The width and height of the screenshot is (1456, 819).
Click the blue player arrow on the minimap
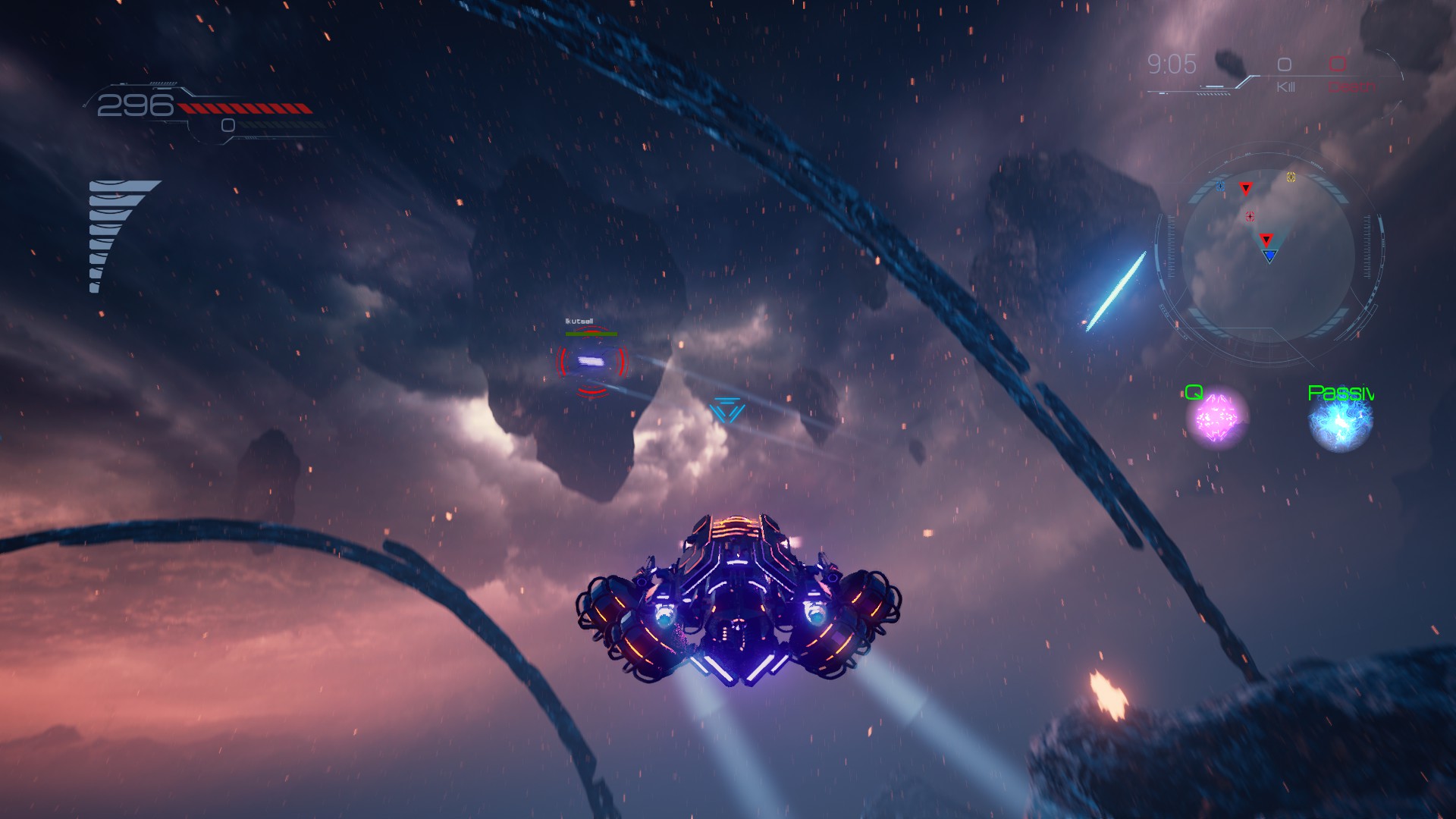click(1269, 256)
